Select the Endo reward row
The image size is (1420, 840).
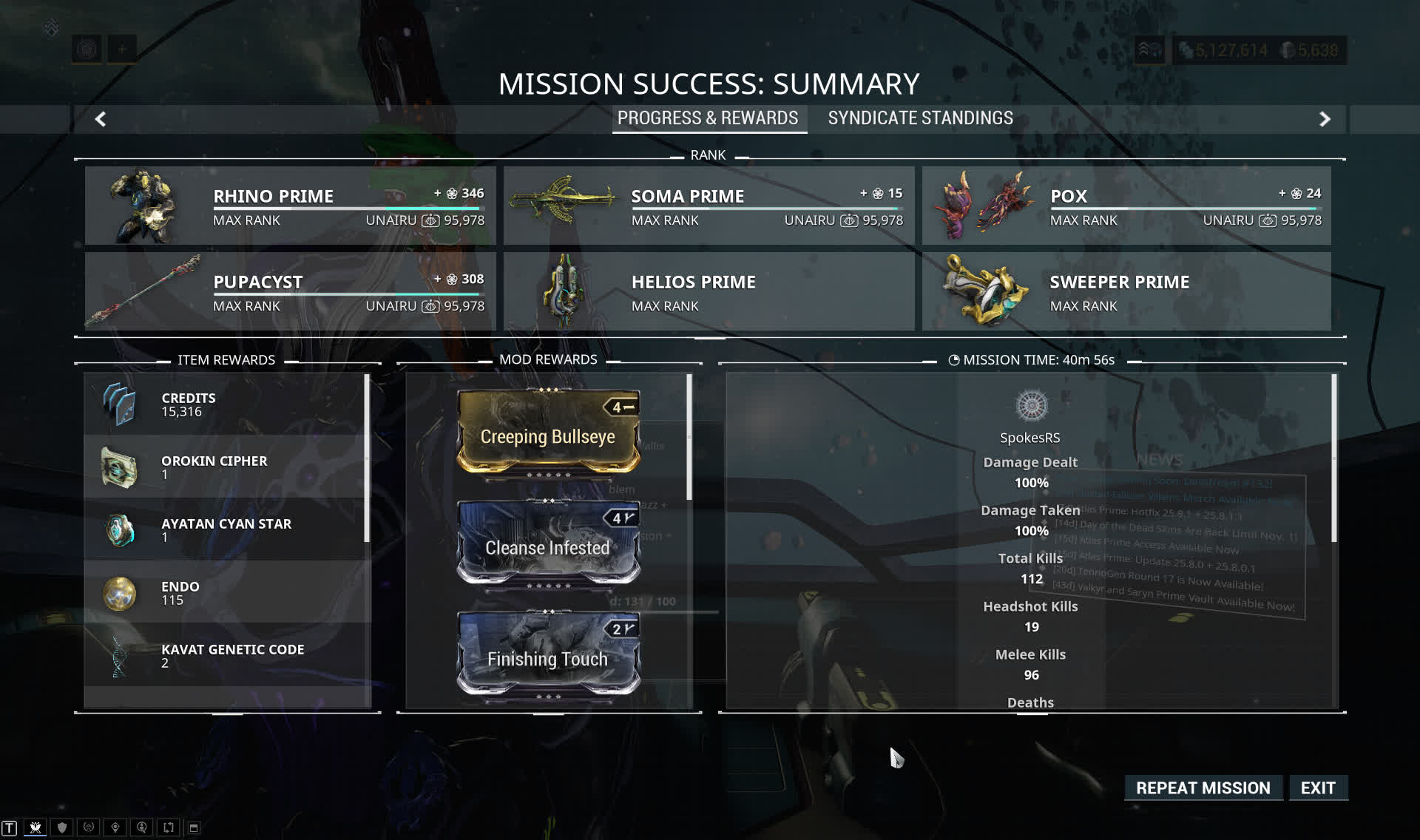tap(226, 593)
